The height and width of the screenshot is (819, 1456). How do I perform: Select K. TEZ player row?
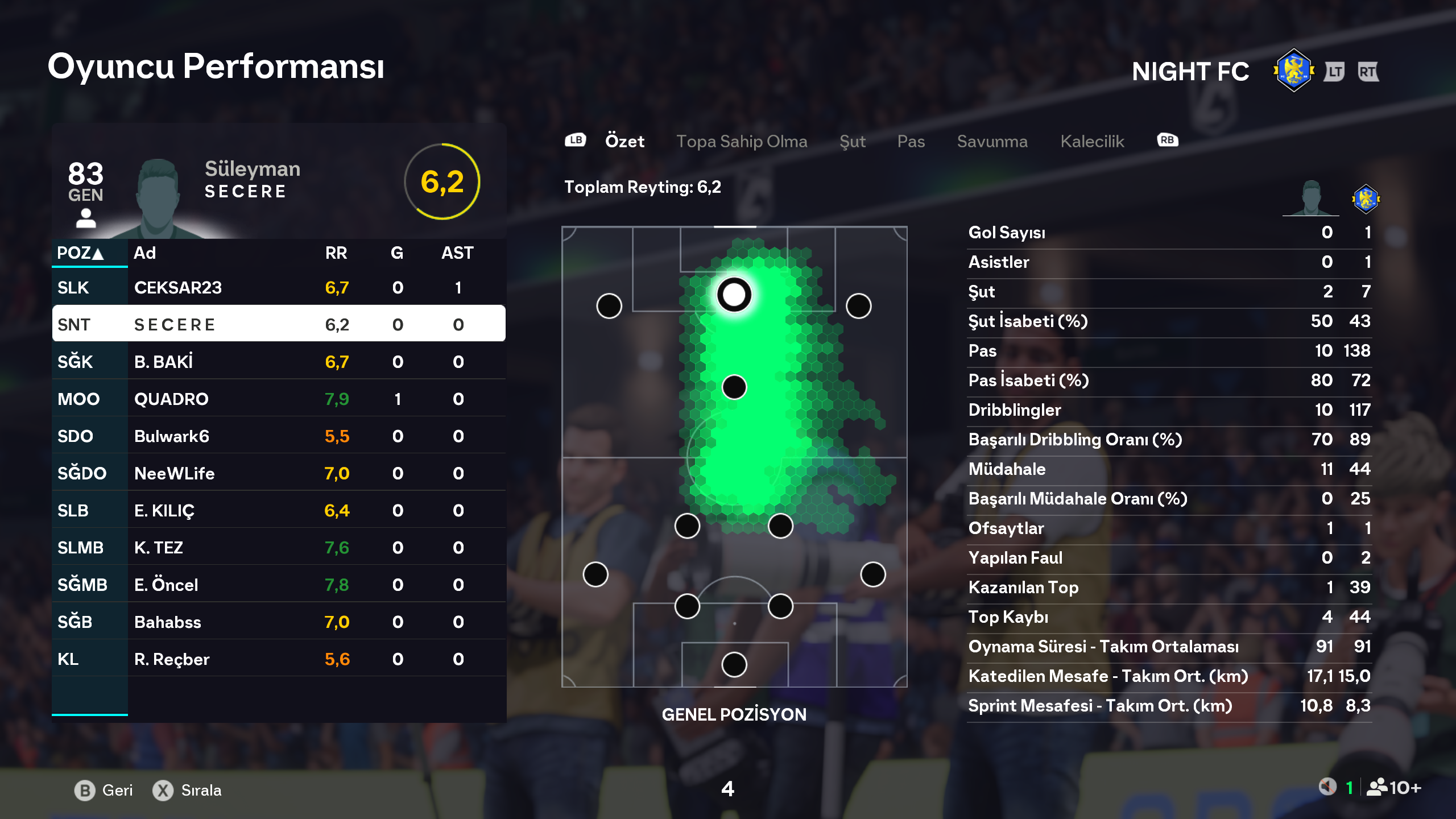[x=279, y=548]
